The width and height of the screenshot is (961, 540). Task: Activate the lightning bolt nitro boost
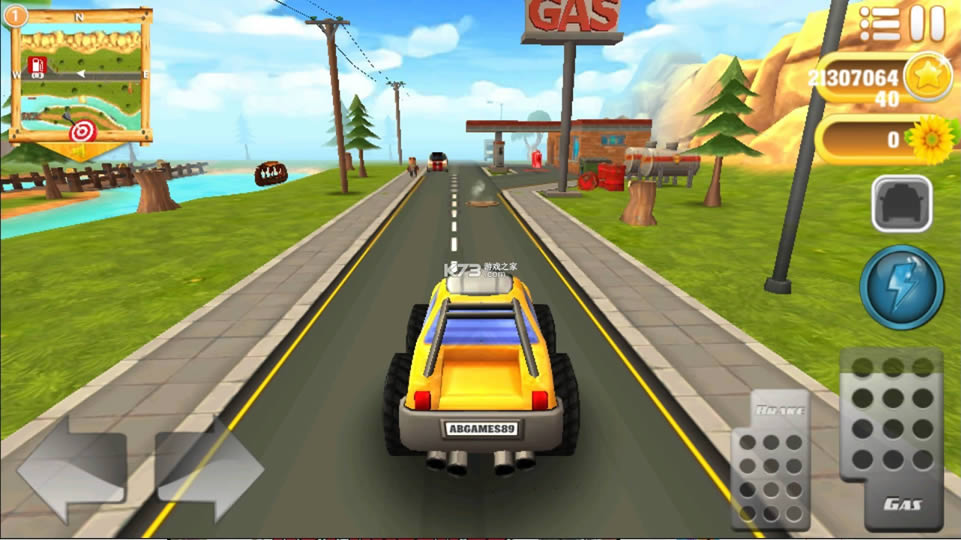(901, 288)
